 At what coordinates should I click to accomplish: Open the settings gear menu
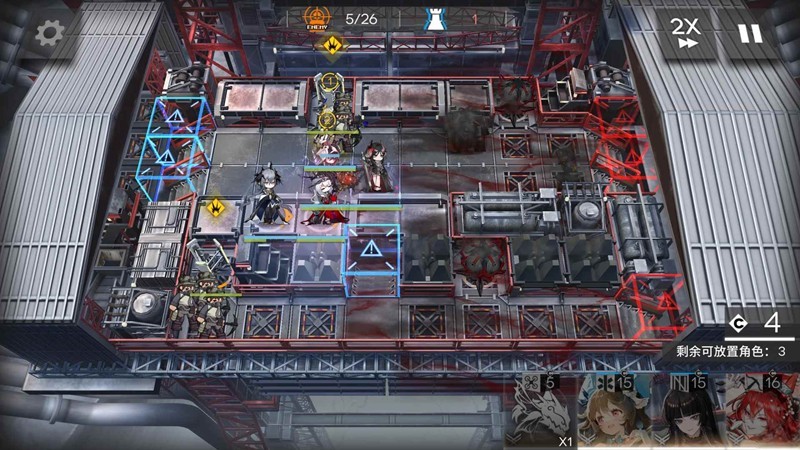click(48, 33)
